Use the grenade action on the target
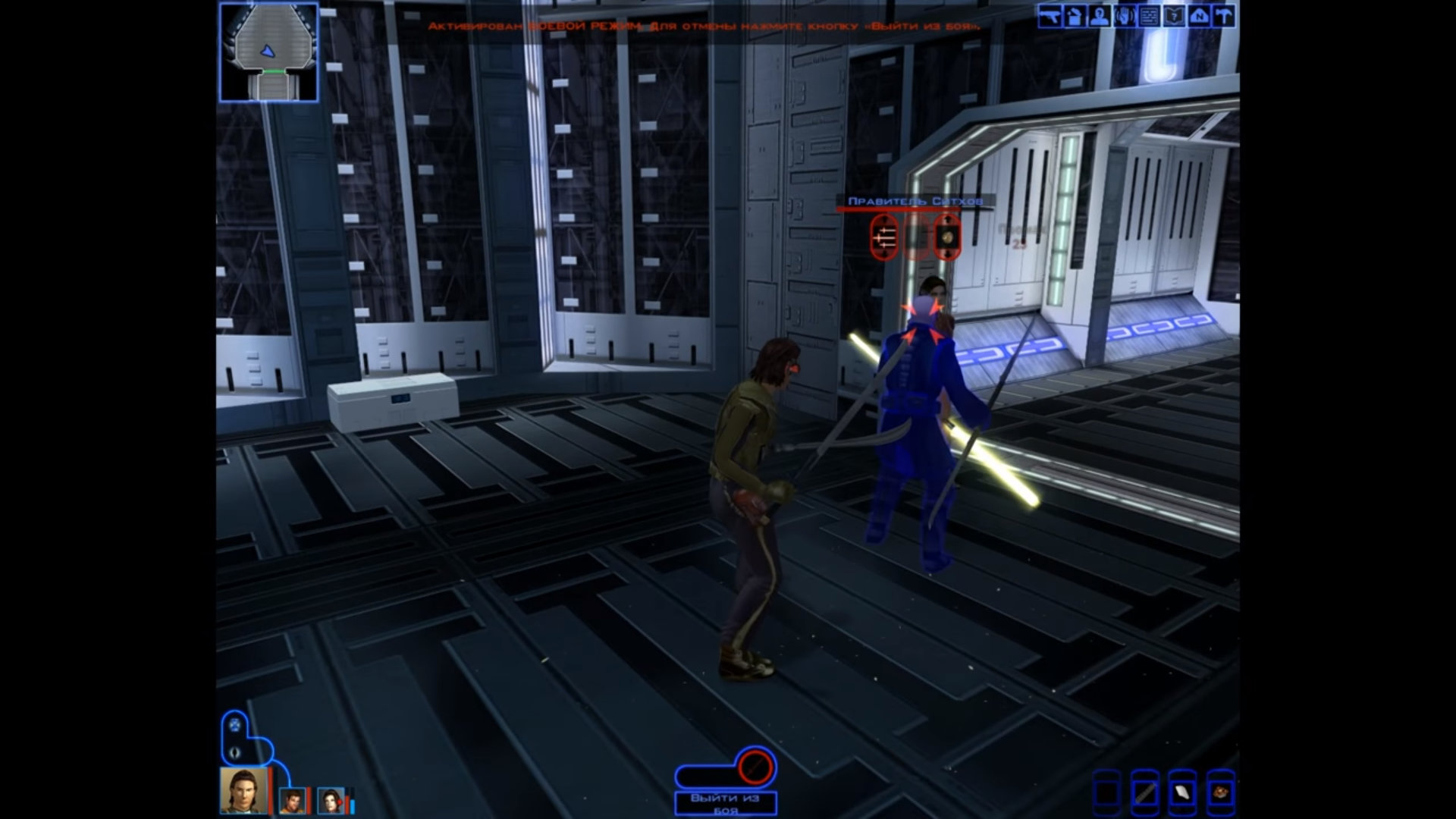Viewport: 1456px width, 819px height. coord(947,237)
